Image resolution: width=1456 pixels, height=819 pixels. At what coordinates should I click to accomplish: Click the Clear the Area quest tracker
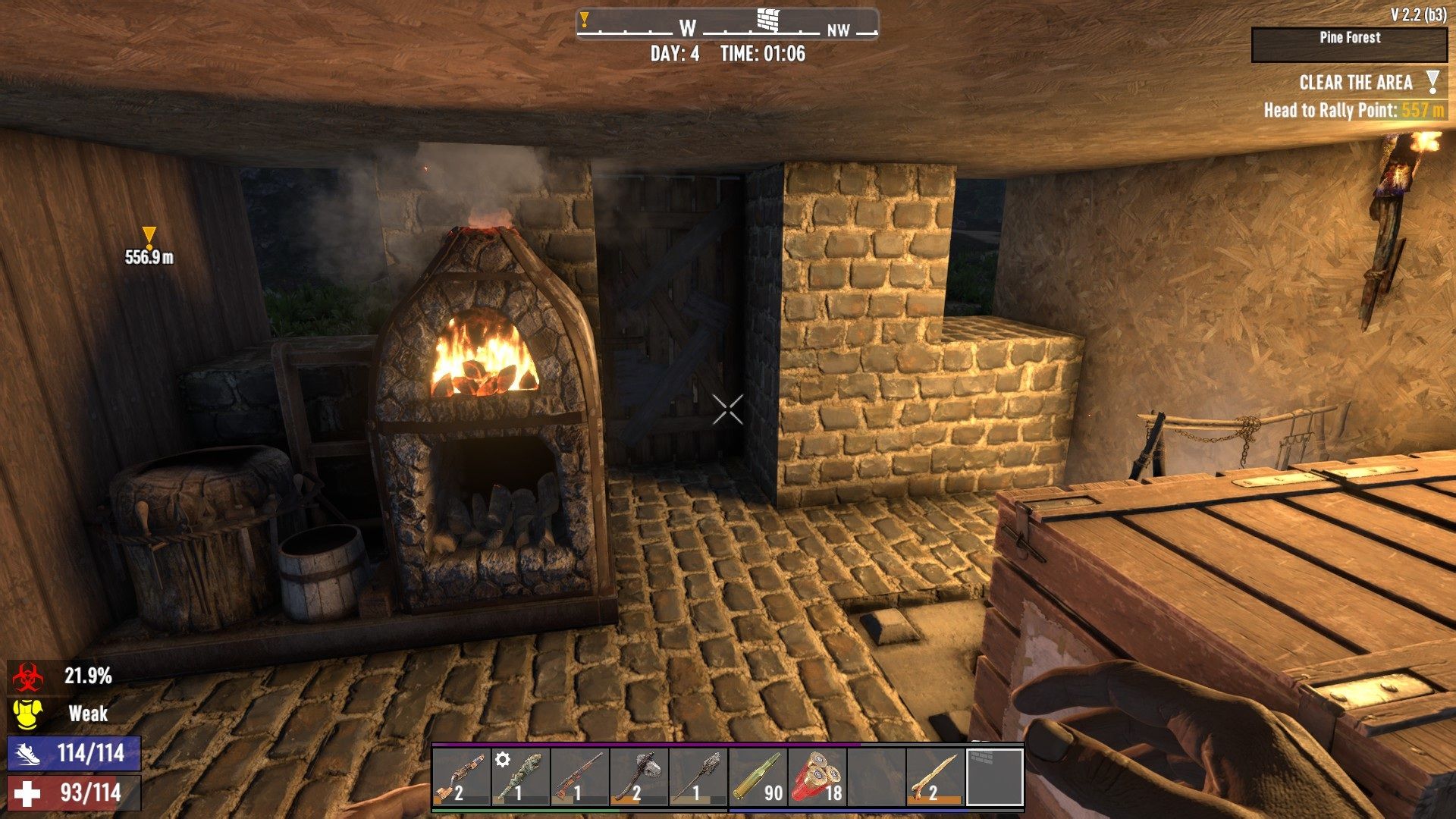(x=1355, y=83)
